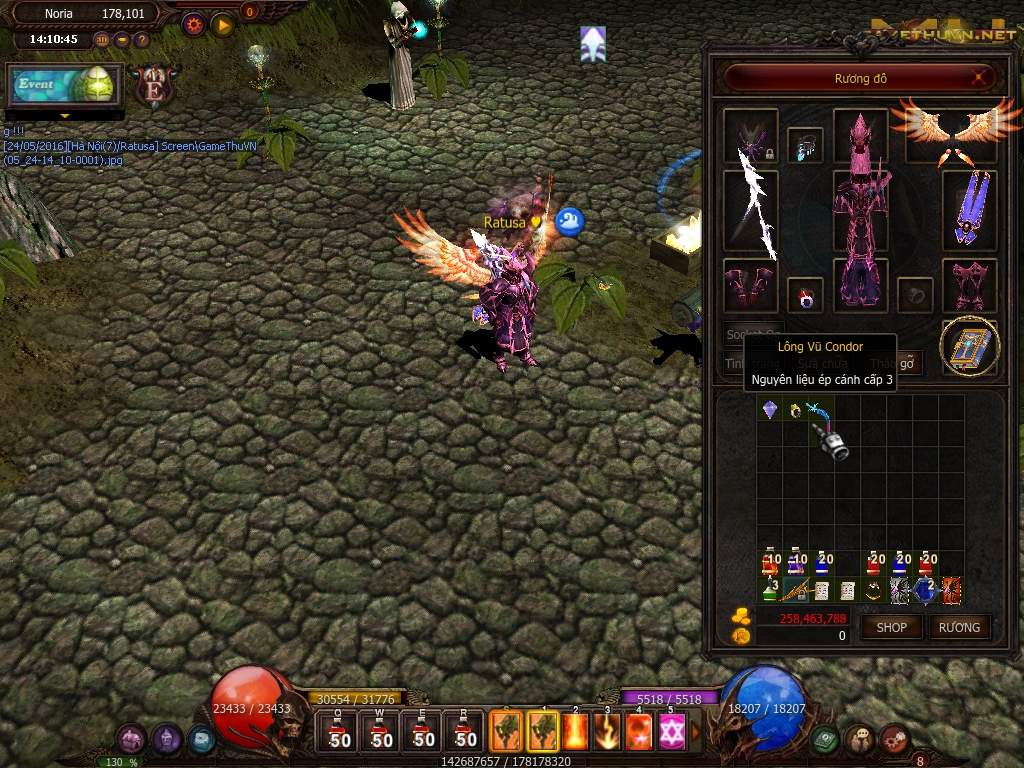Viewport: 1024px width, 768px height.
Task: Select the equipped pink gloves slot
Action: (x=749, y=285)
